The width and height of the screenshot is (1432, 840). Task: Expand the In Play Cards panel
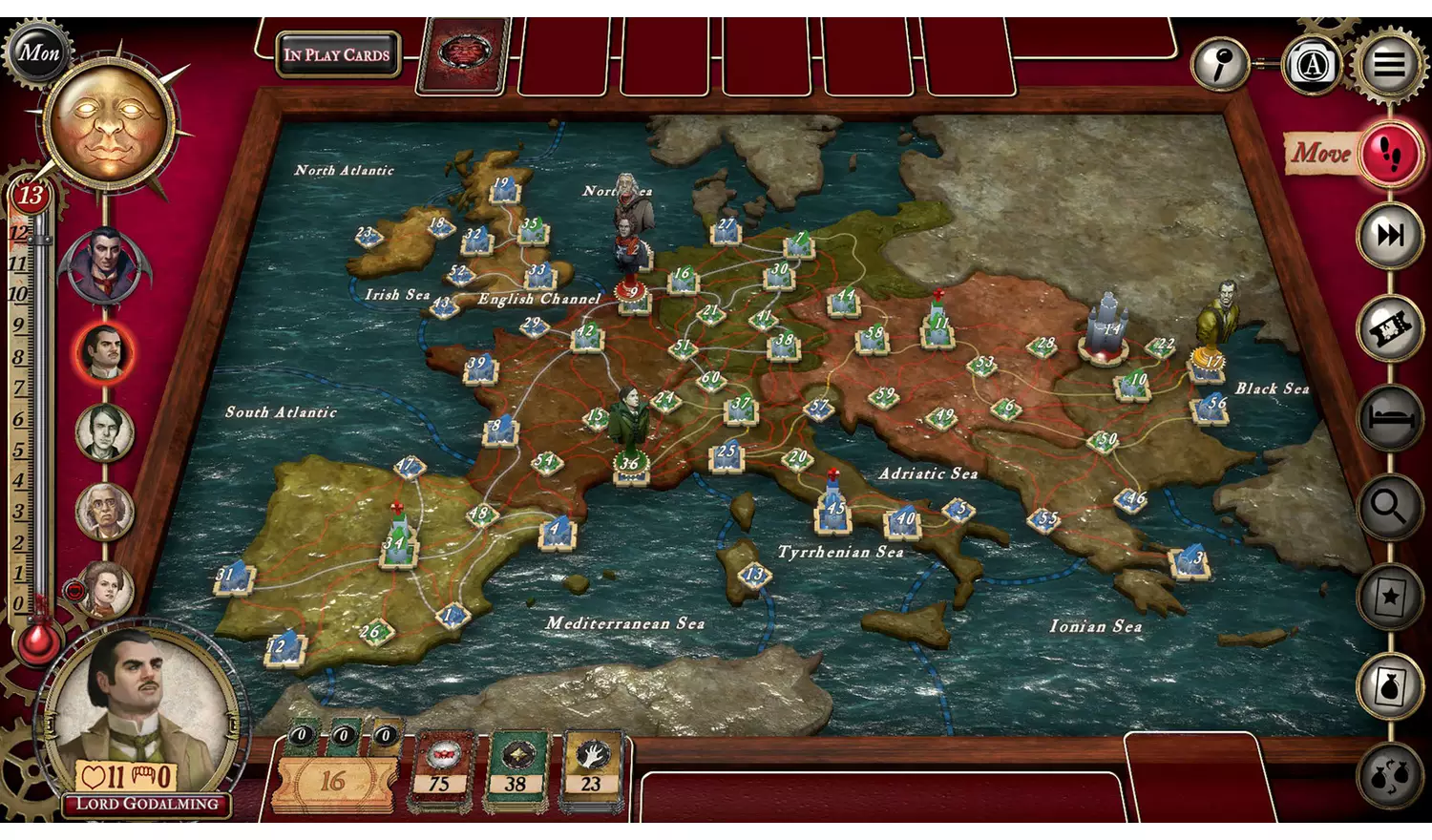tap(336, 54)
